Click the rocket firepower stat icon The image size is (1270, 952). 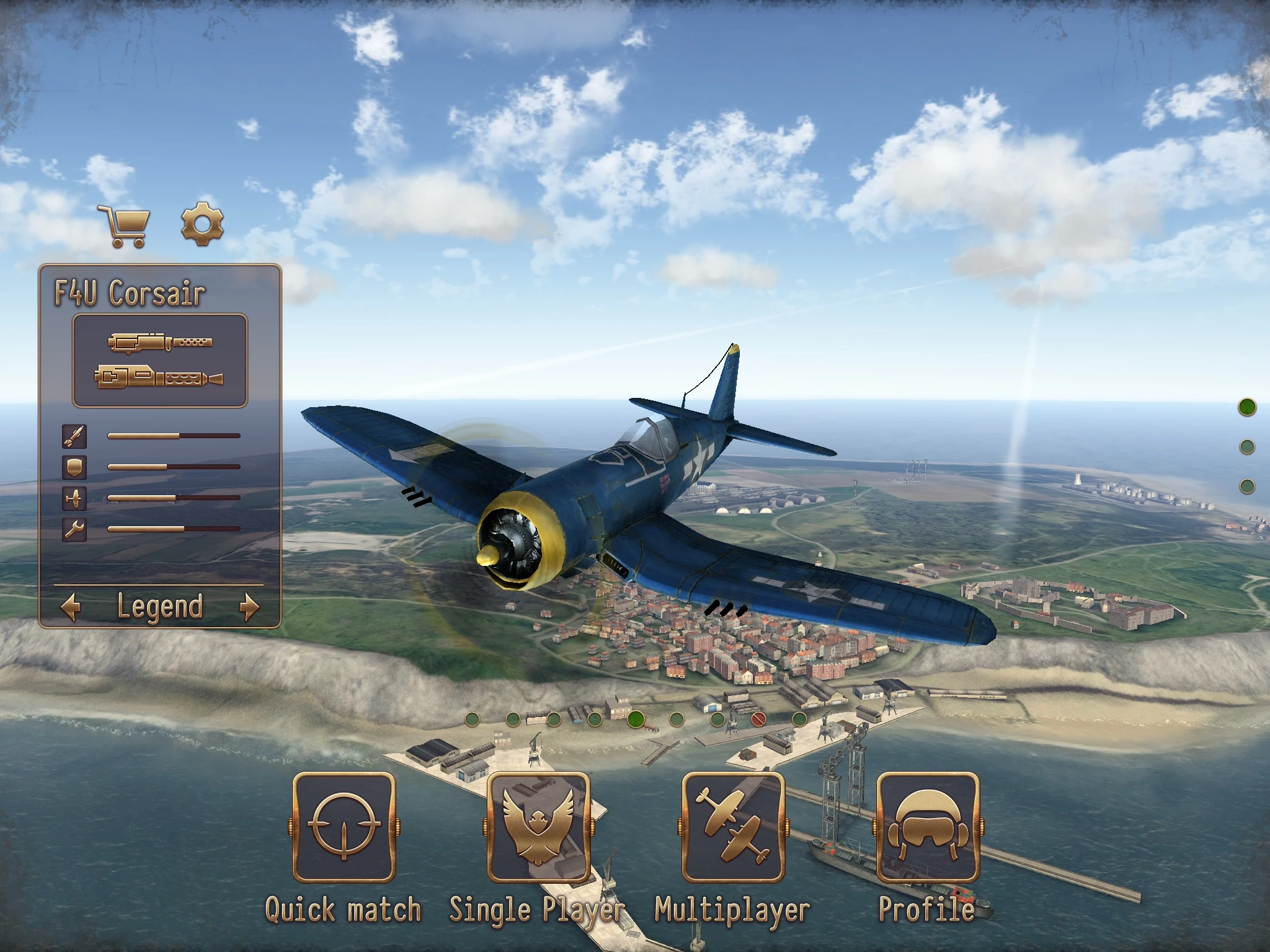click(74, 436)
